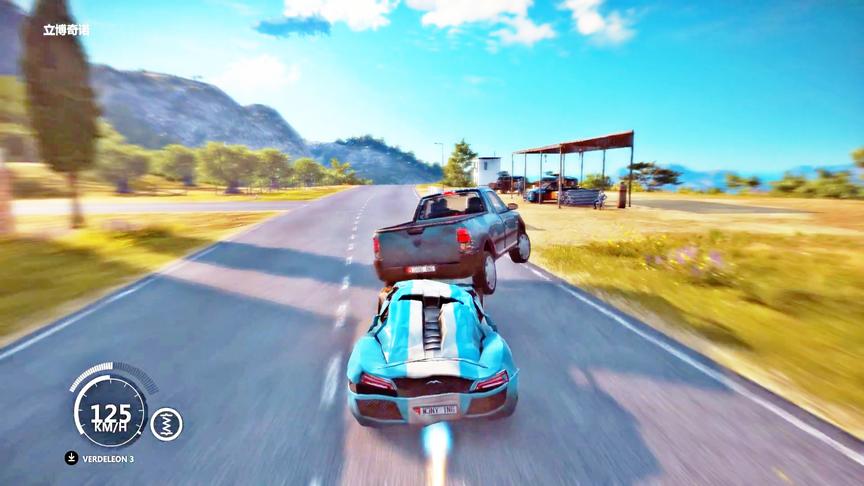Activate the spring turbo jump icon
The width and height of the screenshot is (864, 486).
tap(166, 424)
